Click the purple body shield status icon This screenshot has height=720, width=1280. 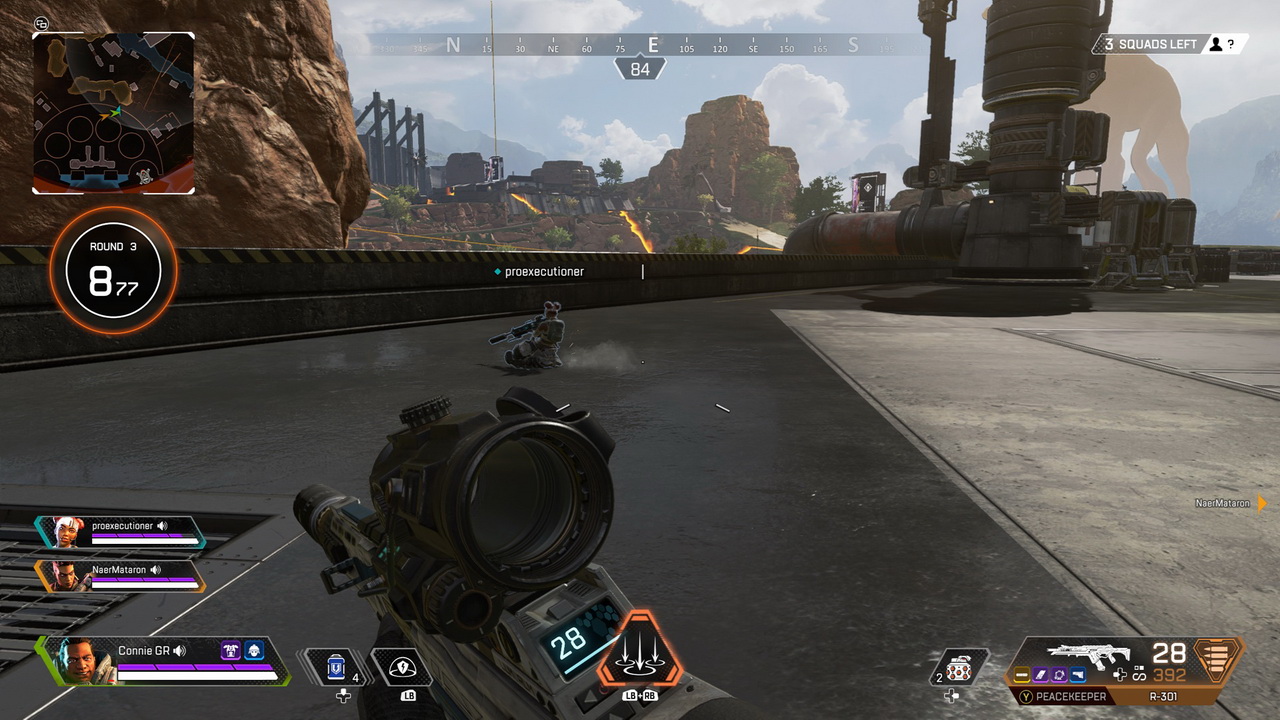(x=230, y=651)
